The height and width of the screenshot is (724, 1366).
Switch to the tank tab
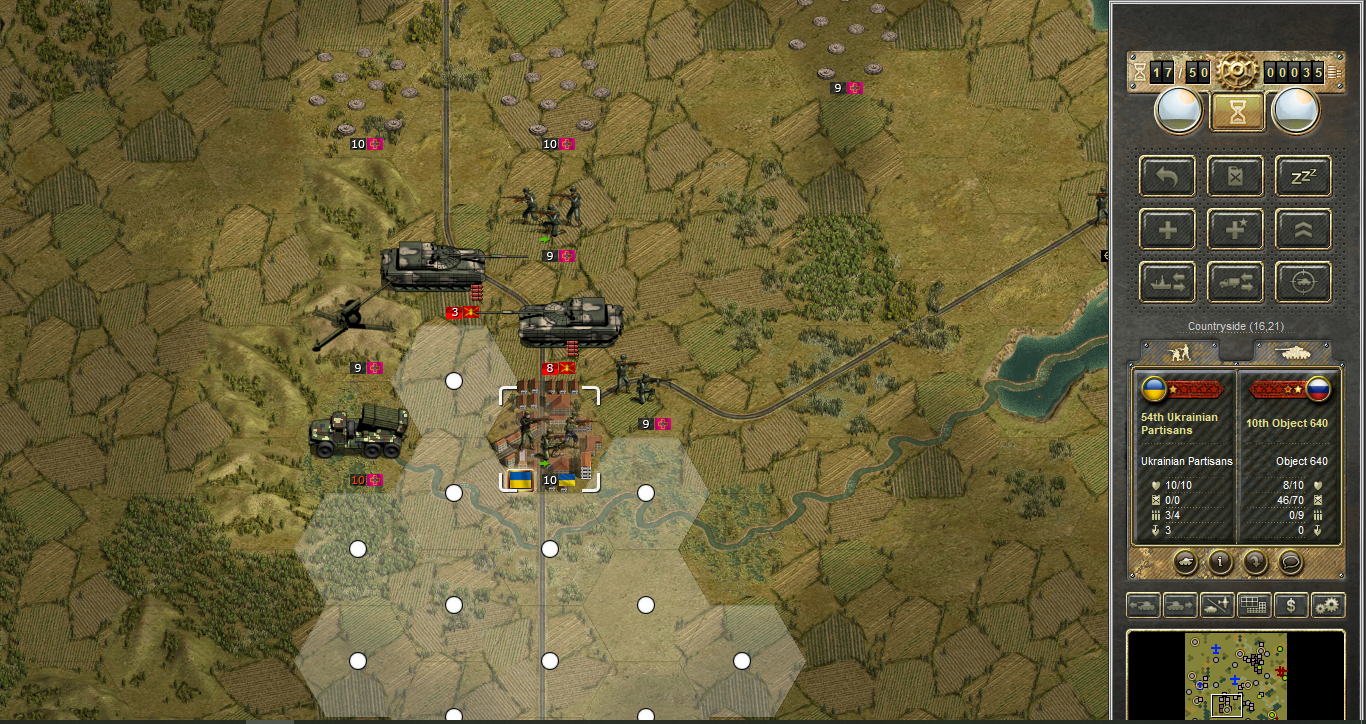[x=1293, y=352]
